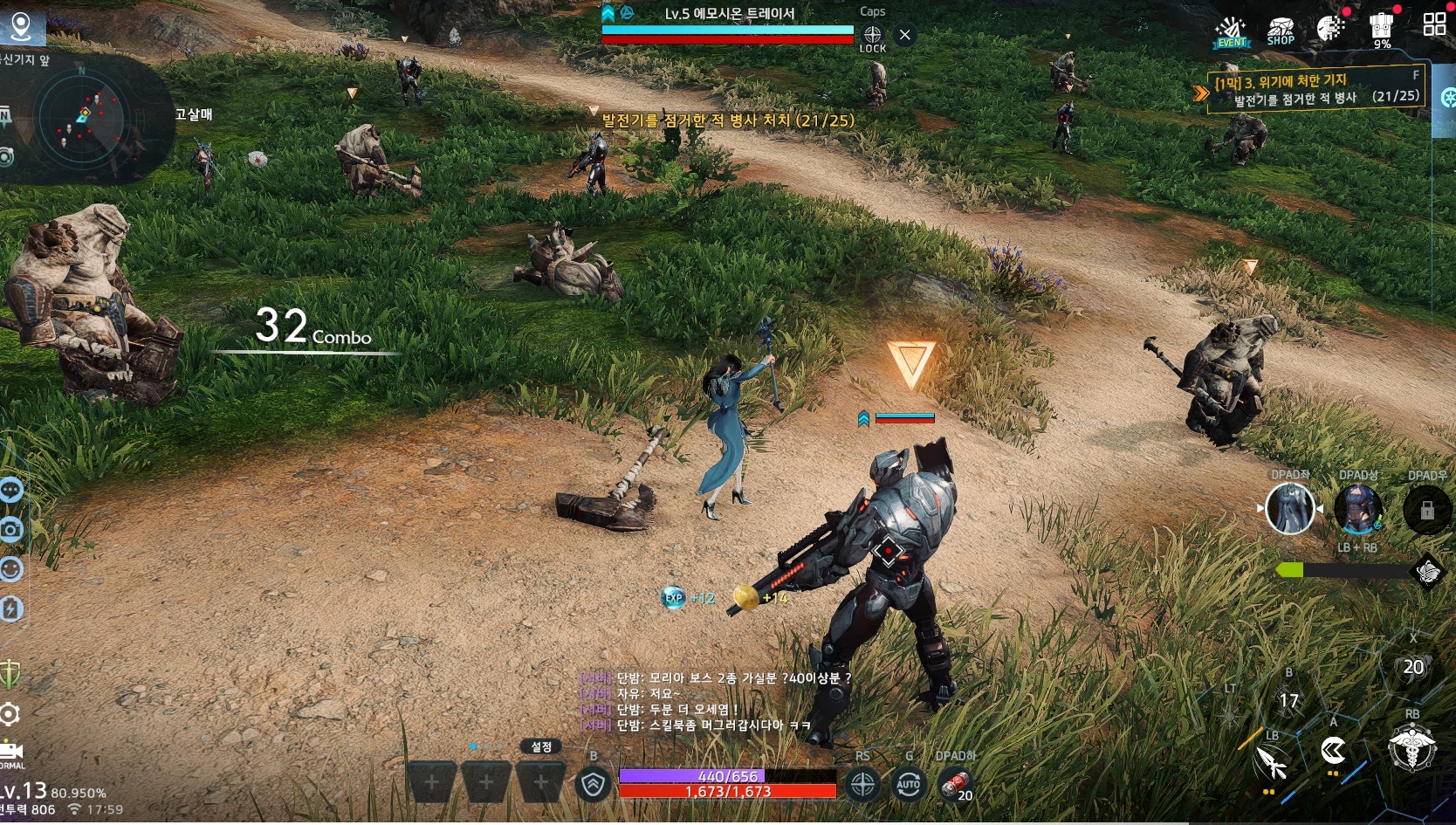Image resolution: width=1456 pixels, height=825 pixels.
Task: Click the map location pin icon
Action: click(x=21, y=25)
